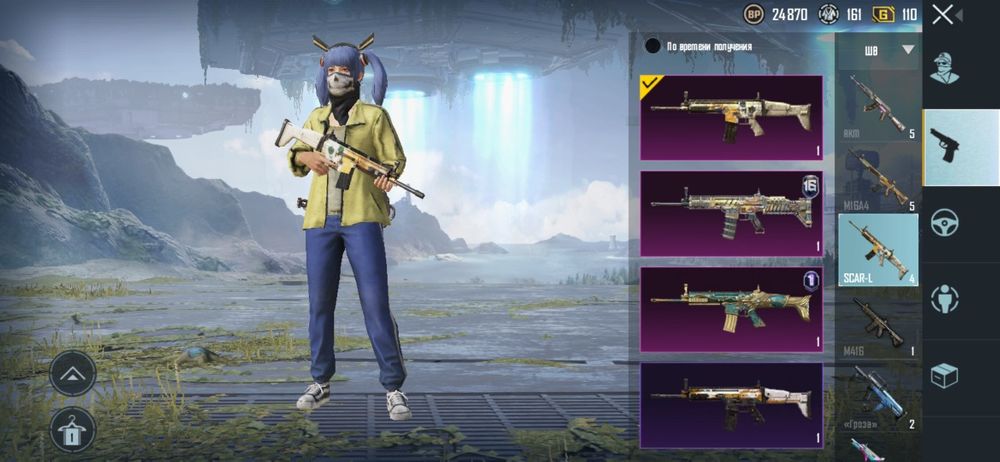Image resolution: width=1000 pixels, height=462 pixels.
Task: Toggle the "По времени получения" sort option
Action: pyautogui.click(x=653, y=45)
